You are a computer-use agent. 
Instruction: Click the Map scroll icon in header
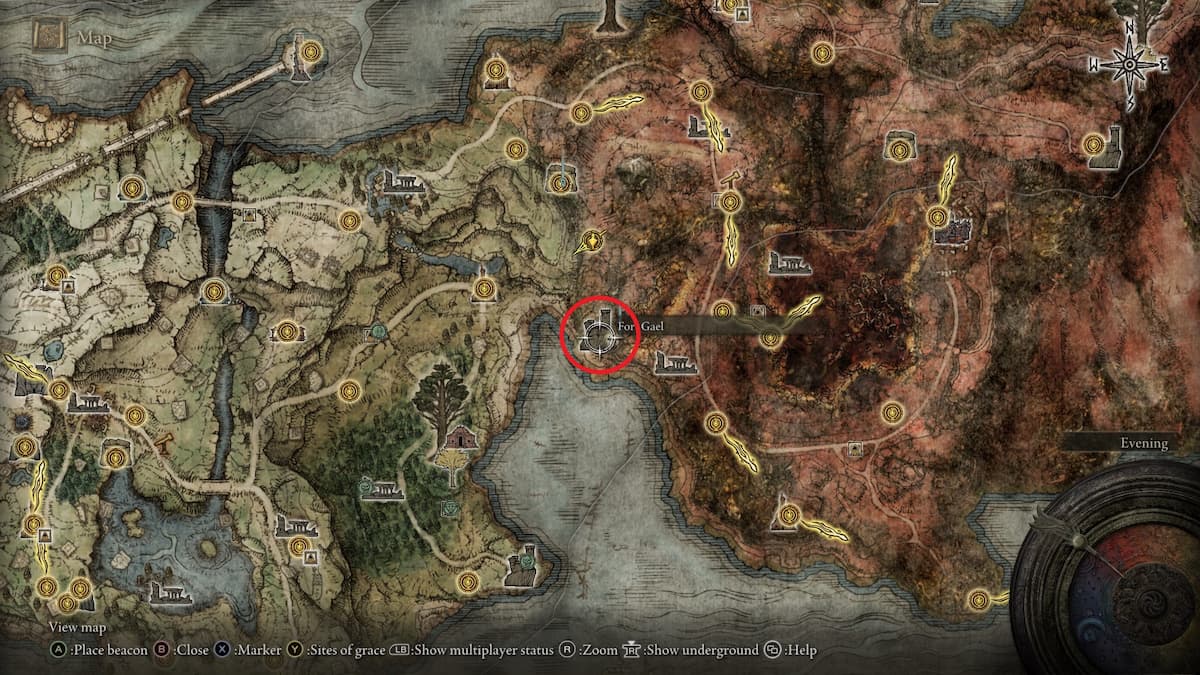(x=48, y=38)
